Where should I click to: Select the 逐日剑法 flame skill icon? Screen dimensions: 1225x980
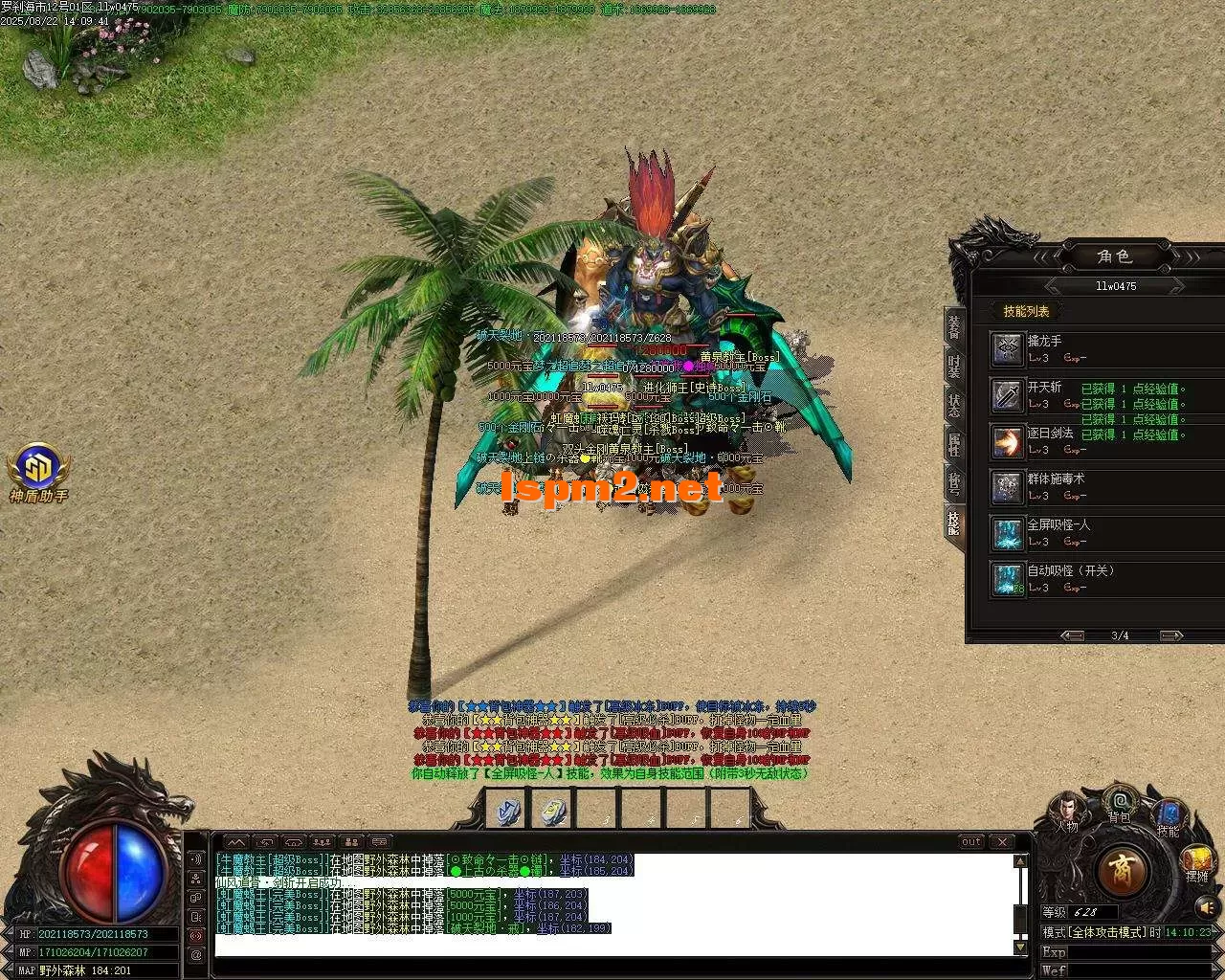tap(1007, 440)
